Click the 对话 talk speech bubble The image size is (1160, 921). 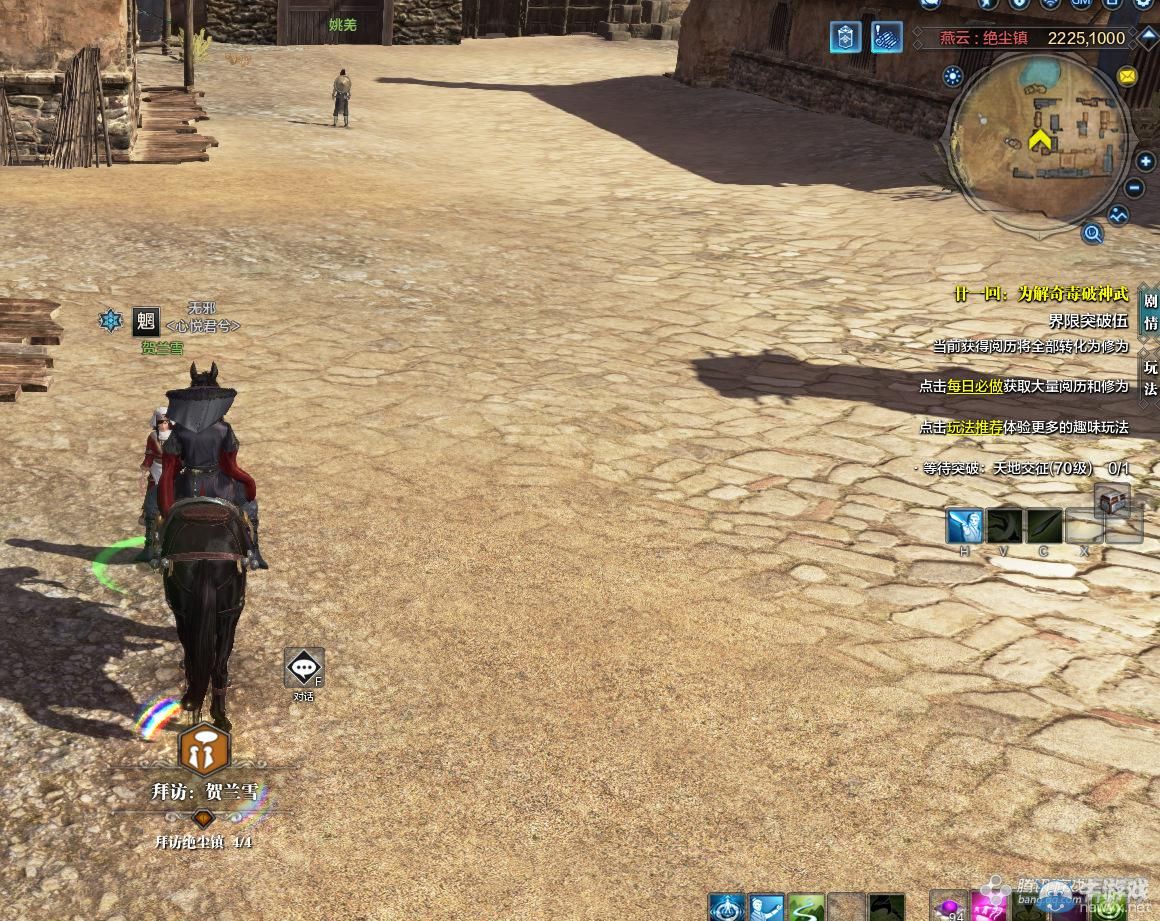tap(304, 668)
